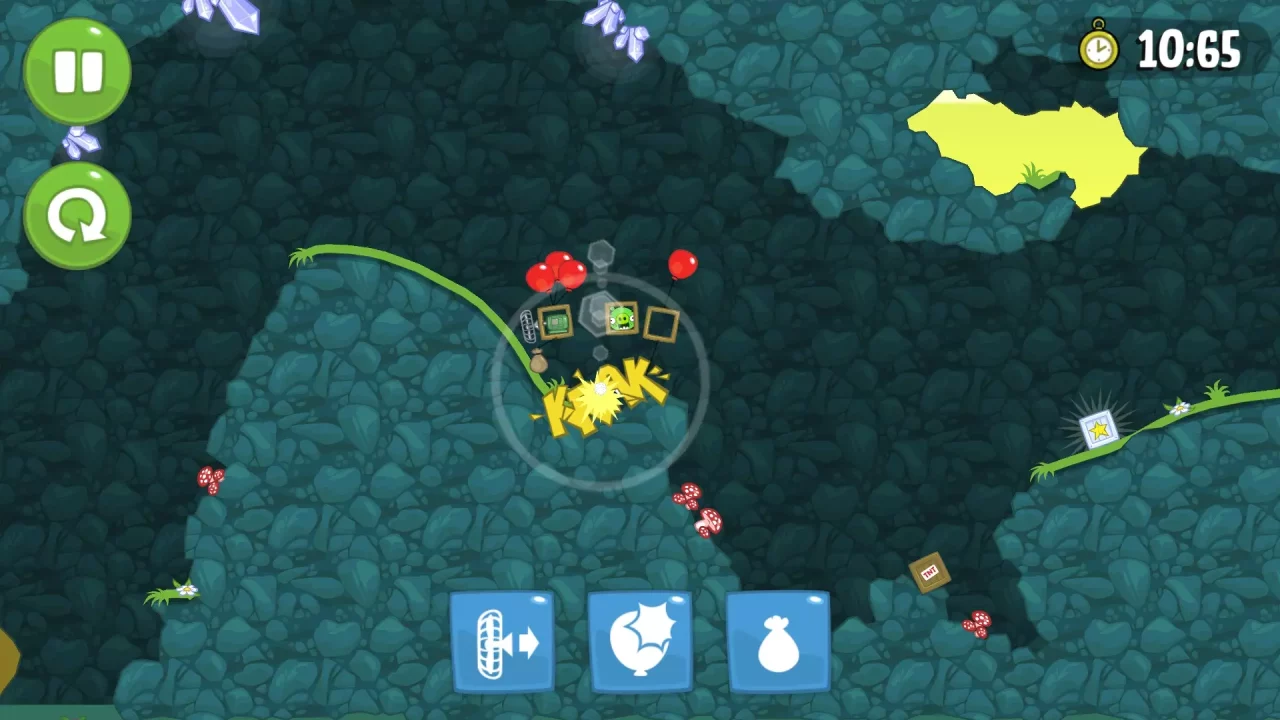Use the pop-all-balloons power-up
1280x720 pixels.
tap(640, 640)
